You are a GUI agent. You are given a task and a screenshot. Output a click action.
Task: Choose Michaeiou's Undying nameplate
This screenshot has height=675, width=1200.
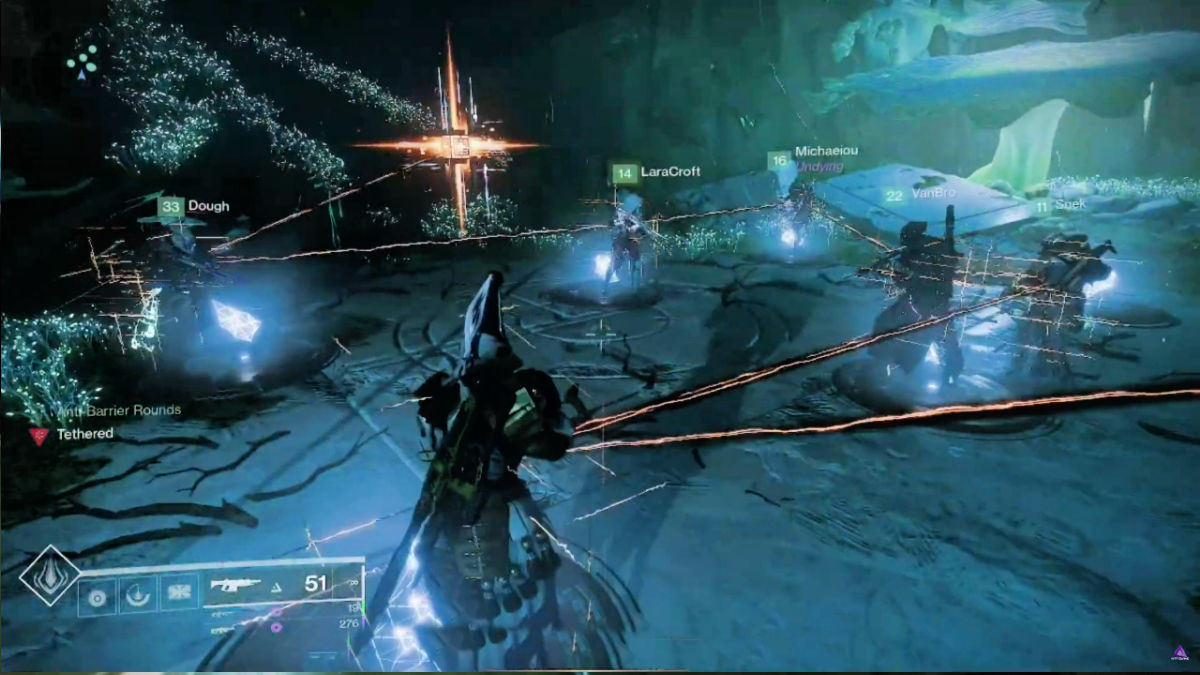coord(812,158)
